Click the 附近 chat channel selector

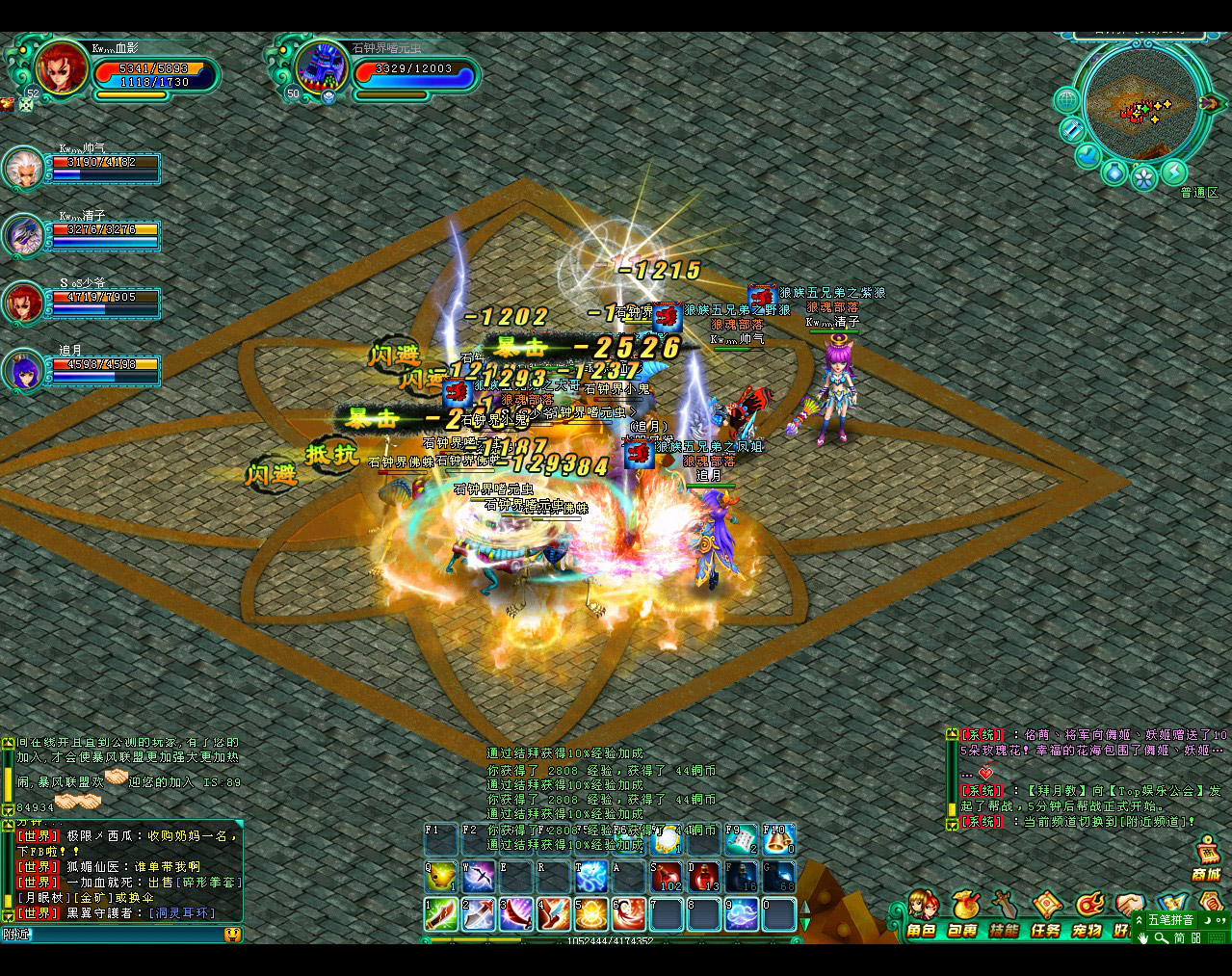(x=16, y=934)
